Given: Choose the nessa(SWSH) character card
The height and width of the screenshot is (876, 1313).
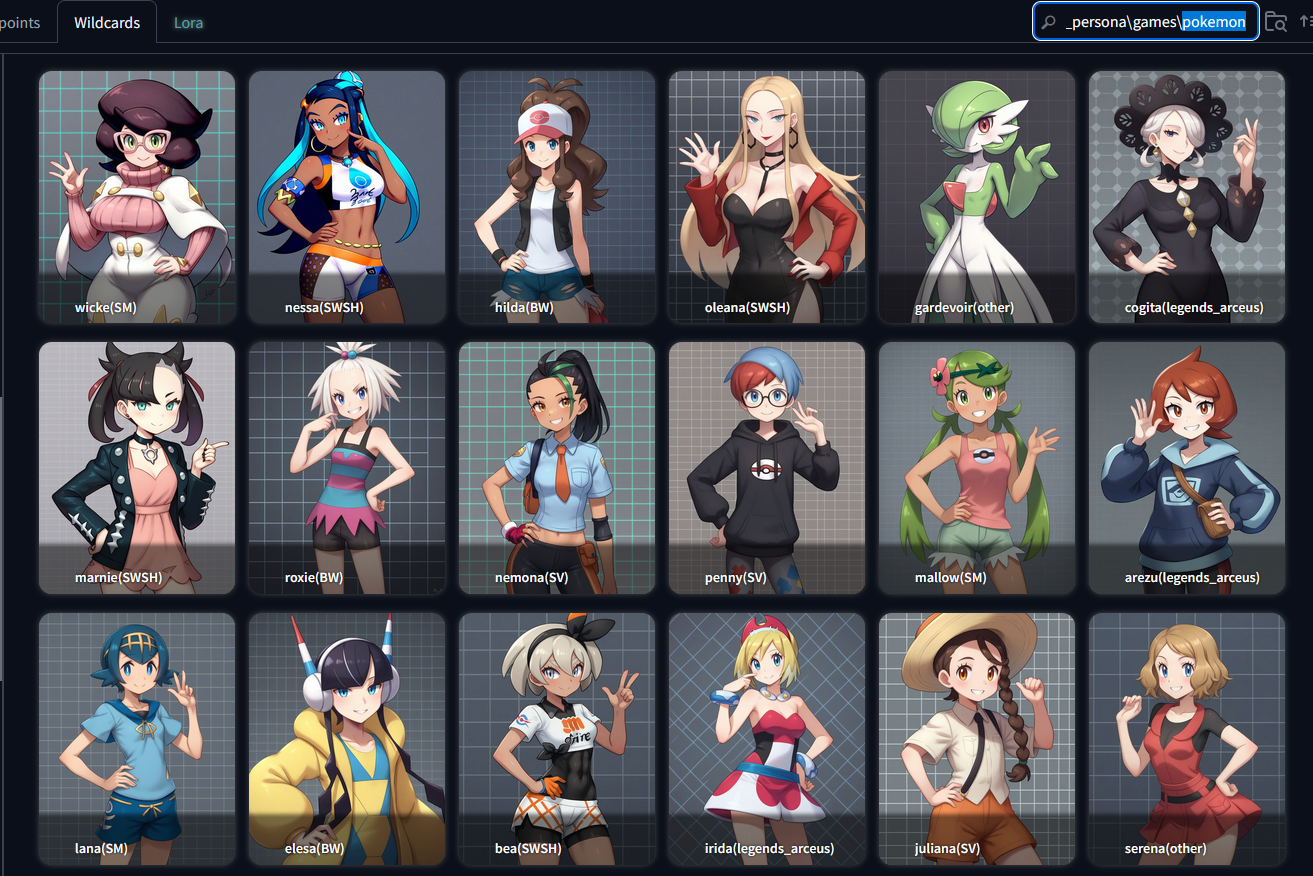Looking at the screenshot, I should click(x=347, y=197).
